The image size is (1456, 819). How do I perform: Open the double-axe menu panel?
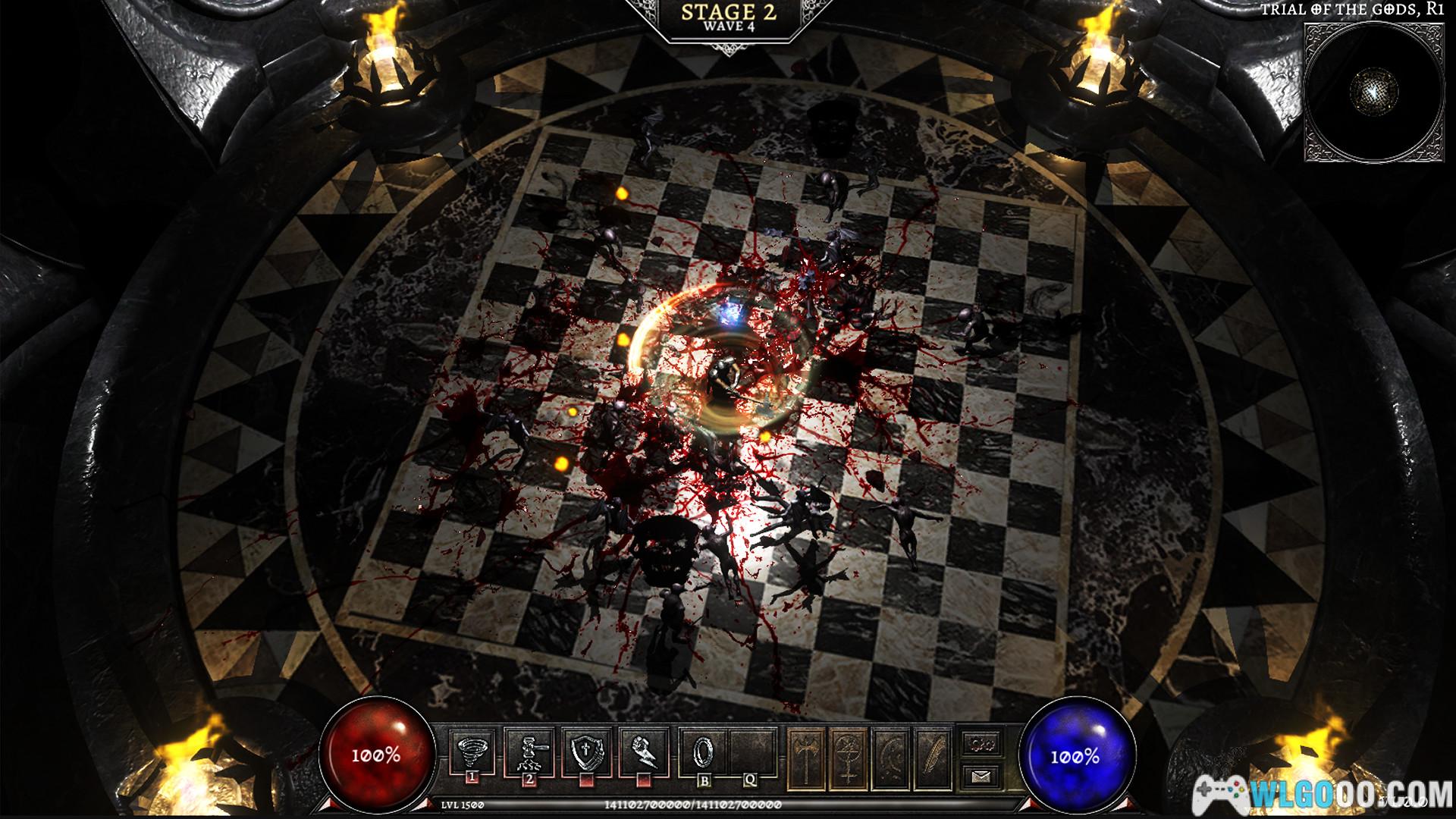[807, 755]
